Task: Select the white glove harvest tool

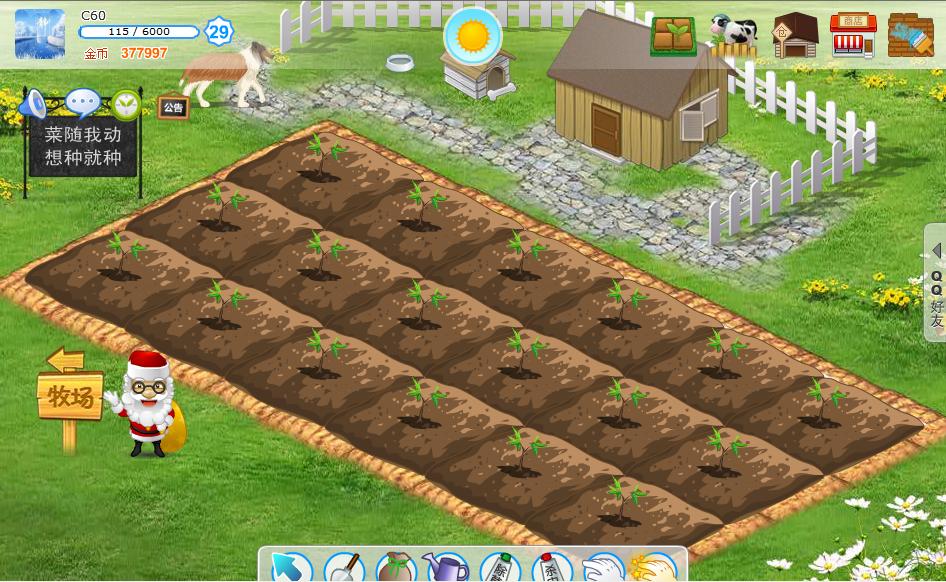Action: [x=602, y=568]
